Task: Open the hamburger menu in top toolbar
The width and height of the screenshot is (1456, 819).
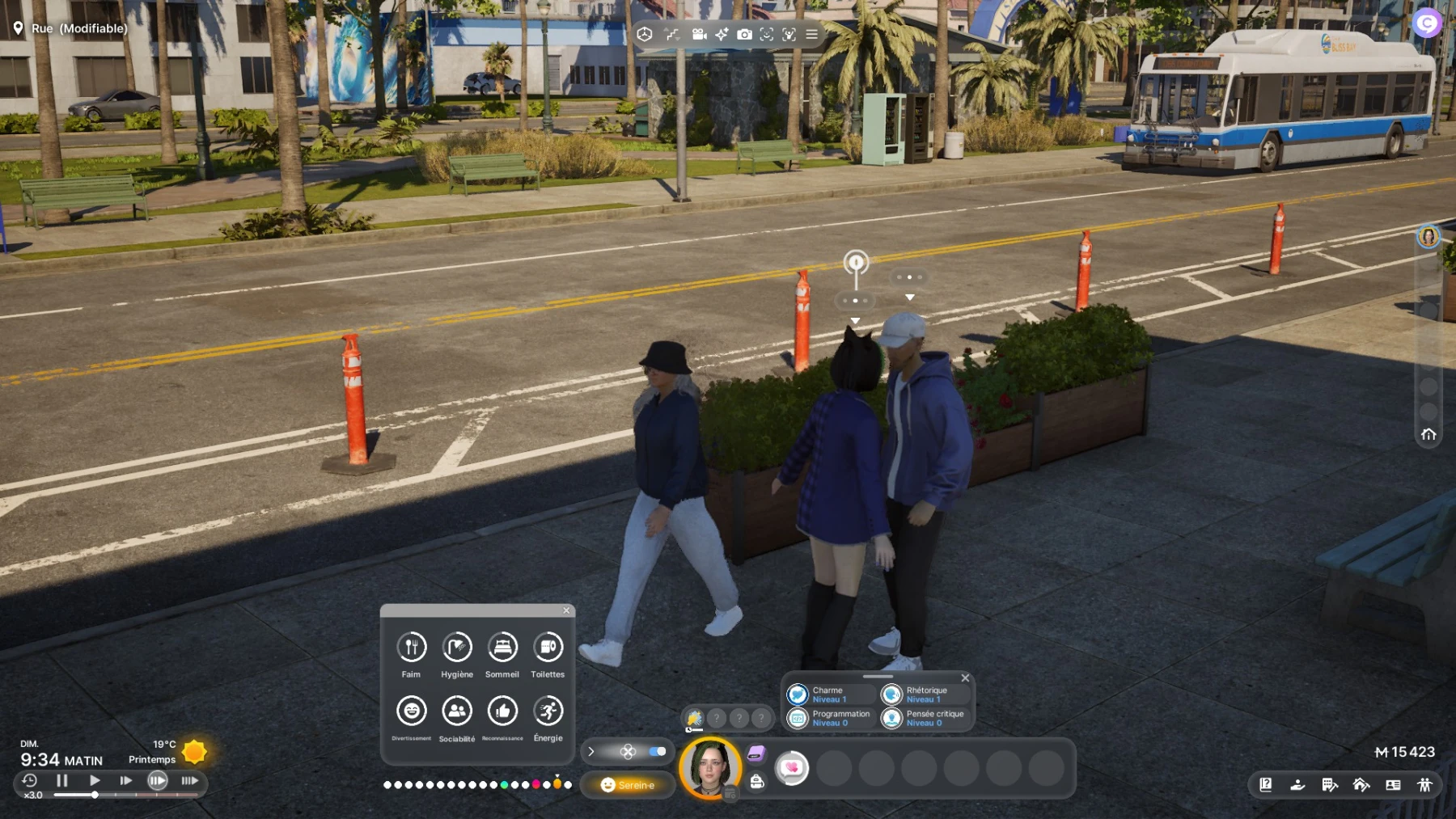Action: (811, 35)
